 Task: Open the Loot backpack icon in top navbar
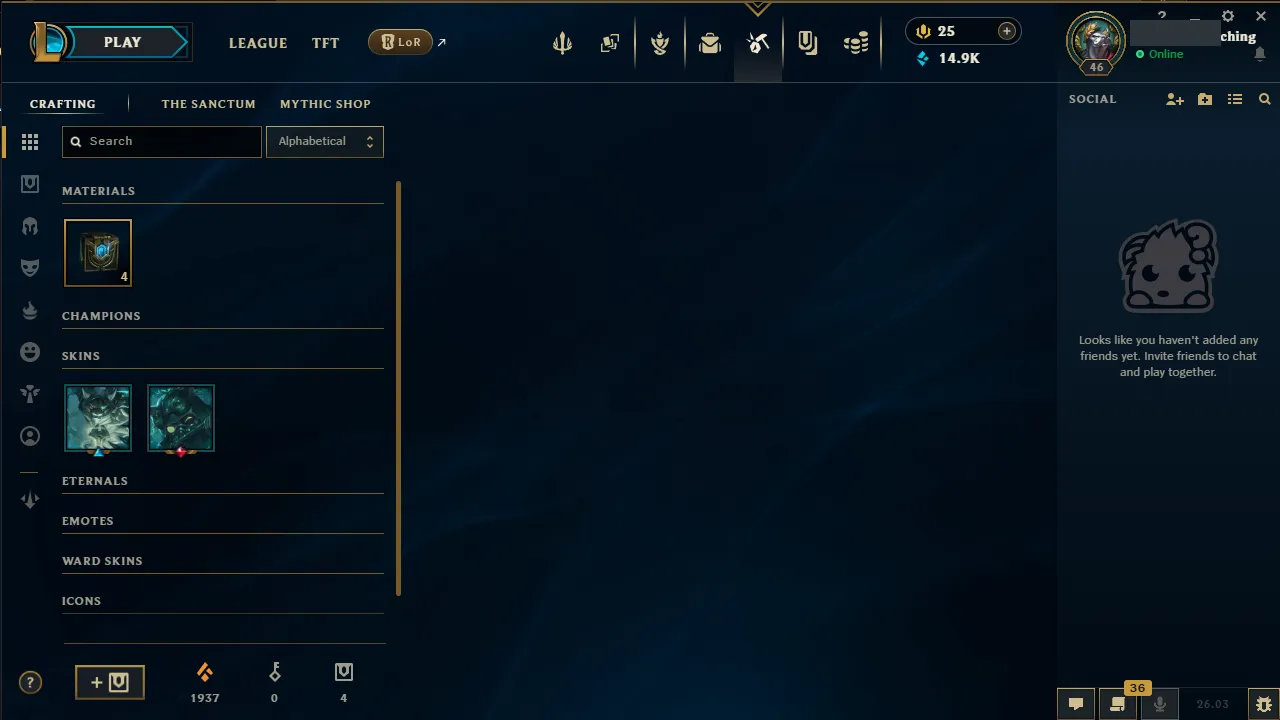tap(710, 42)
